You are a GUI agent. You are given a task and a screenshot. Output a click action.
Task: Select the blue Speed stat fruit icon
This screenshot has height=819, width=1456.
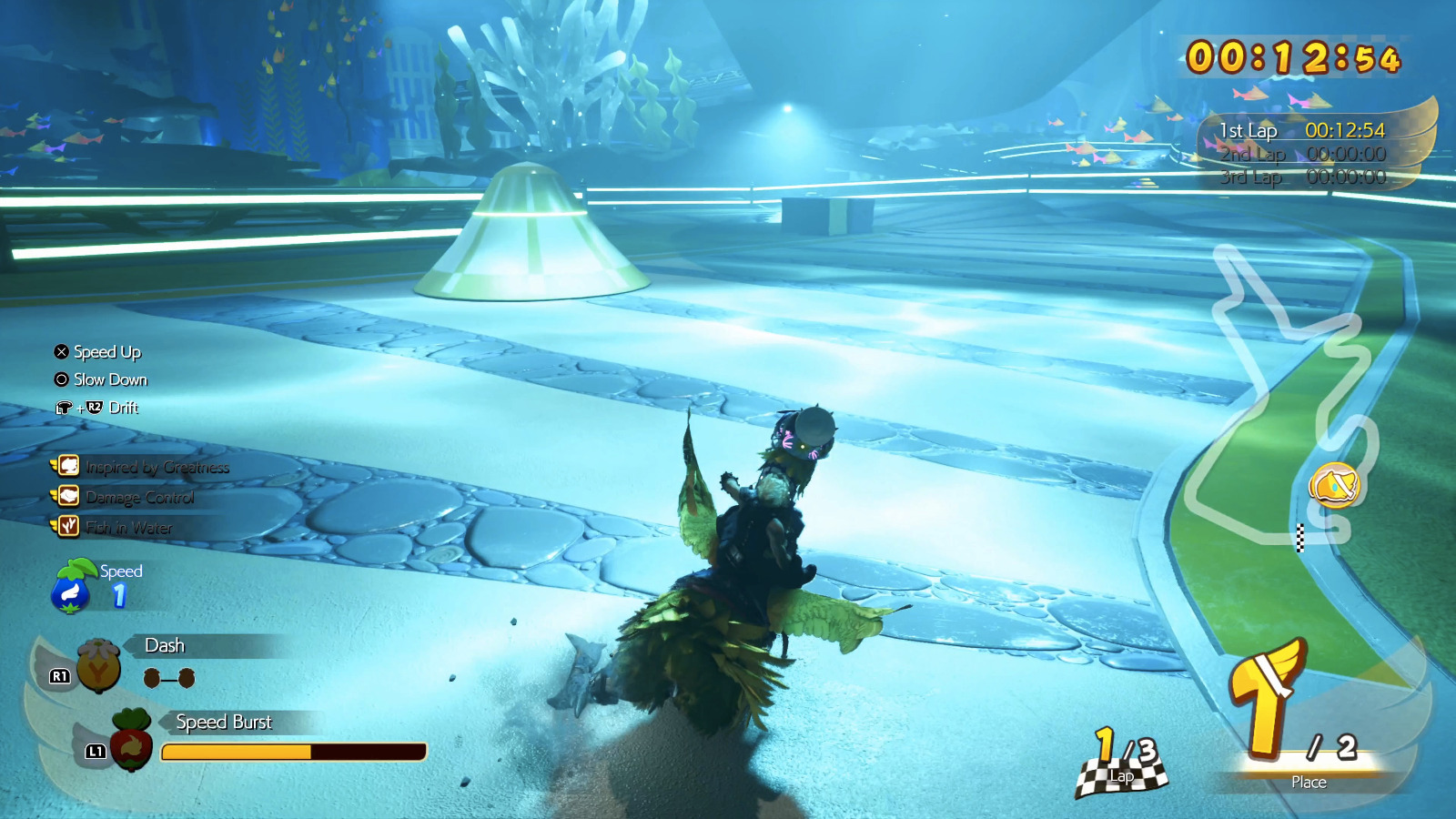tap(71, 588)
